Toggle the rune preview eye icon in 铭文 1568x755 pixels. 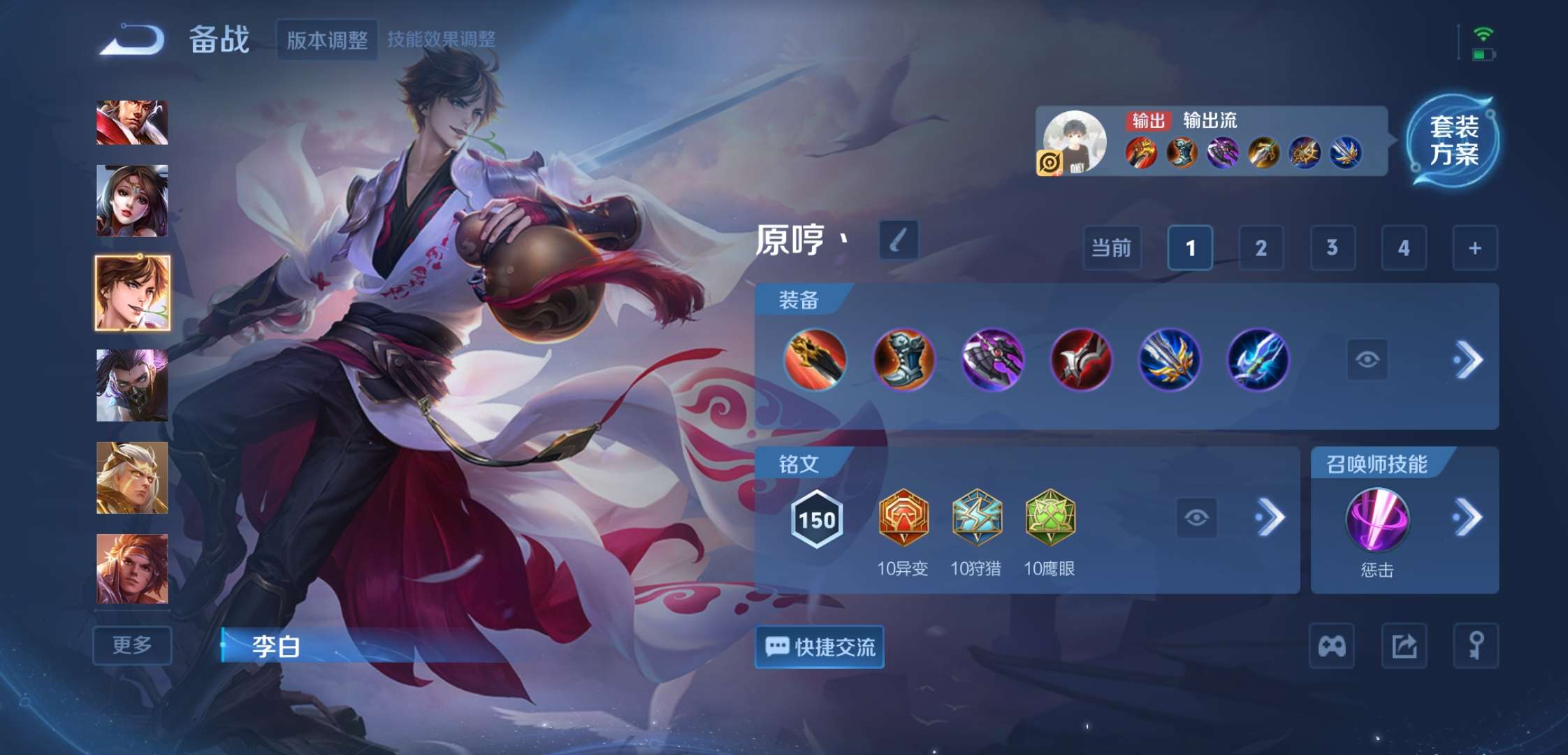[x=1197, y=518]
